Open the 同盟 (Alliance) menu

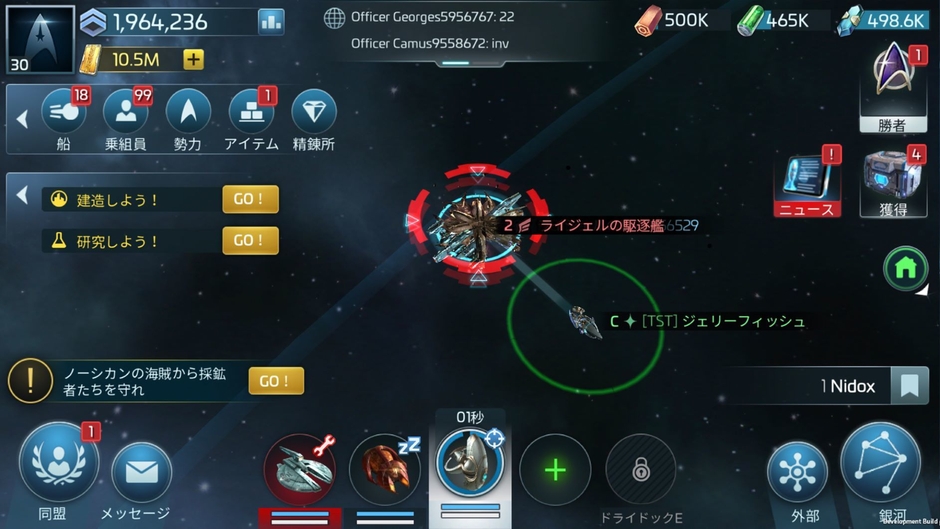click(58, 464)
